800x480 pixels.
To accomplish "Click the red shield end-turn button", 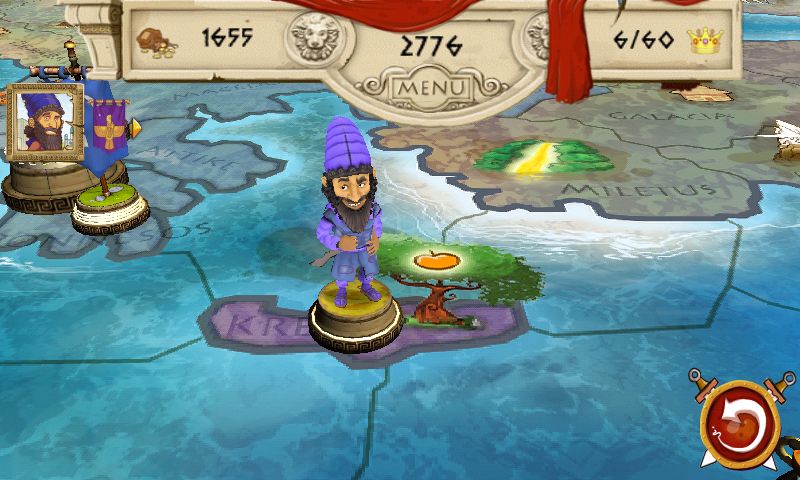I will pos(743,421).
